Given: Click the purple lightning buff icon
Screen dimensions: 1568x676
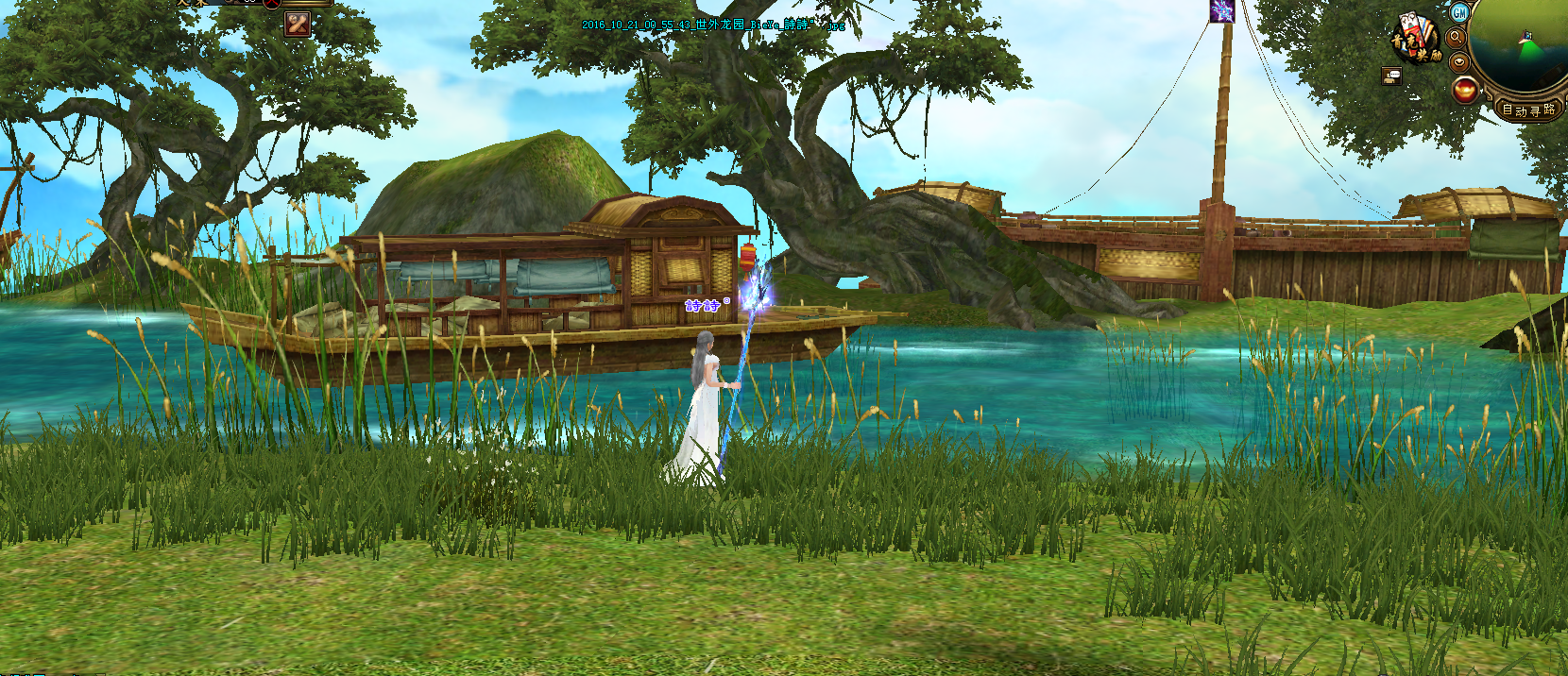Looking at the screenshot, I should click(1222, 11).
